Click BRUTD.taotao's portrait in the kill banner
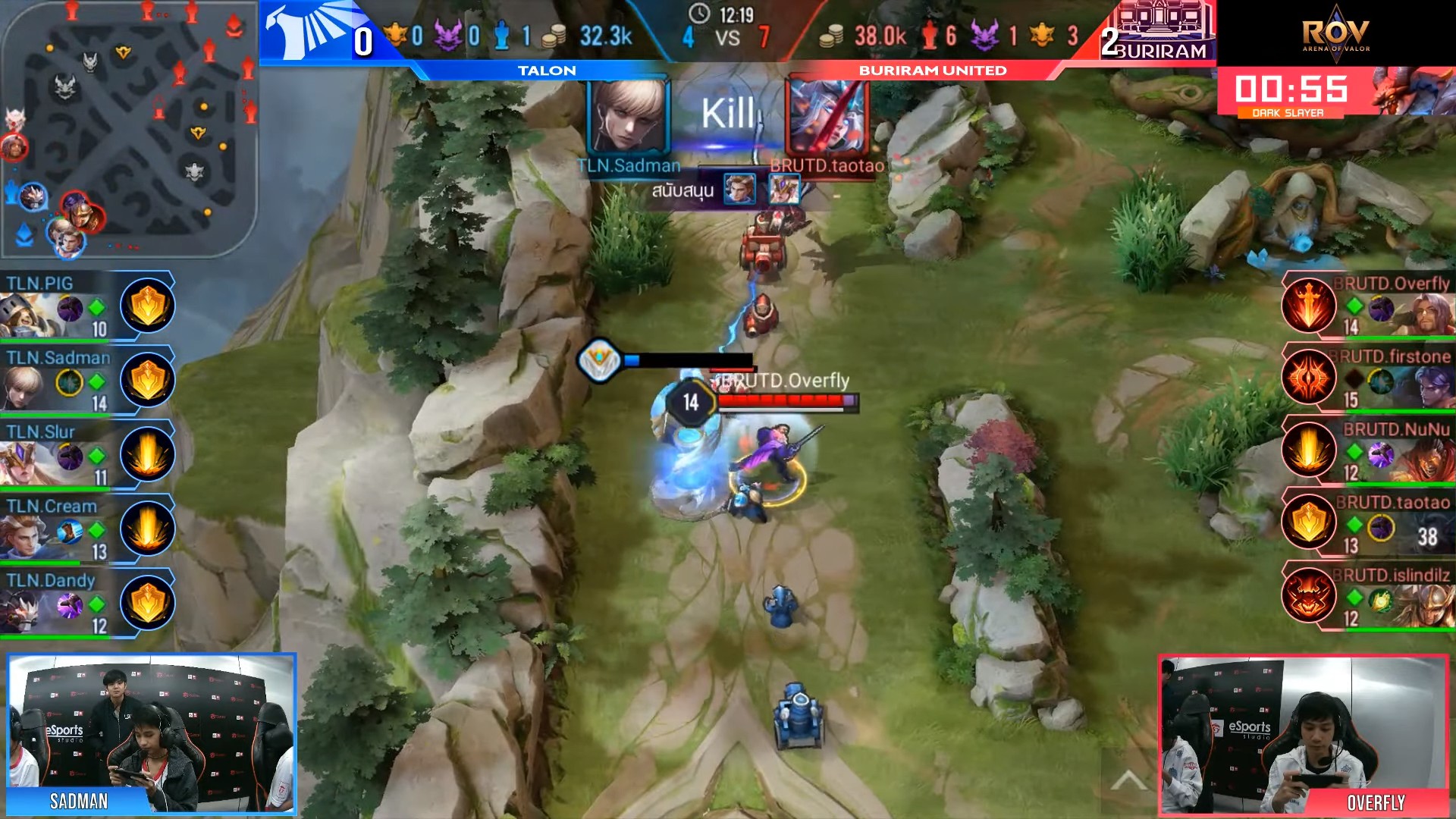Screen dimensions: 1456x819 point(827,118)
